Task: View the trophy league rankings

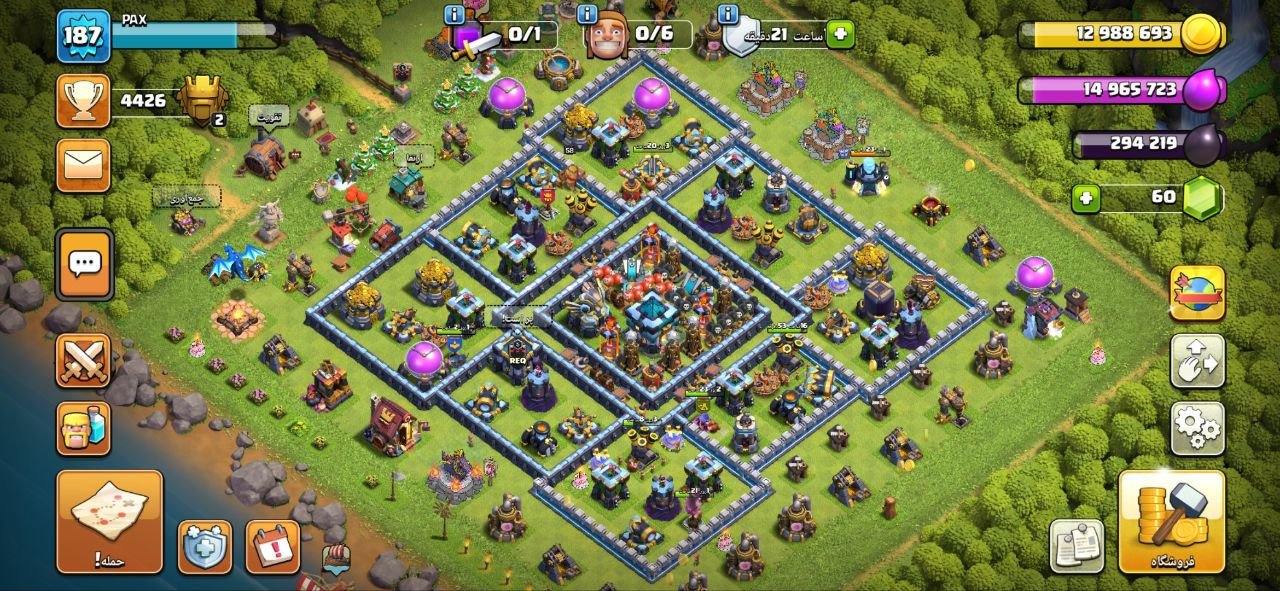Action: [83, 101]
